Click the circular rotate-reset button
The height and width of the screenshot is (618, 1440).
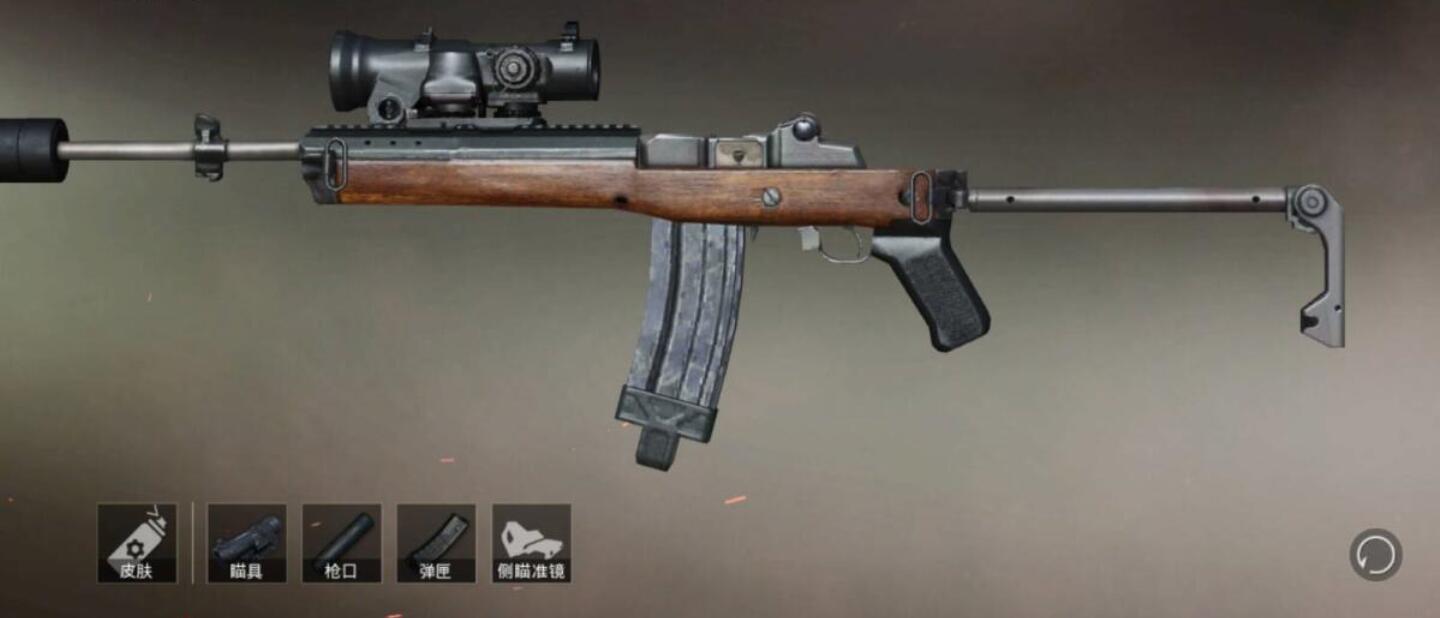tap(1375, 555)
